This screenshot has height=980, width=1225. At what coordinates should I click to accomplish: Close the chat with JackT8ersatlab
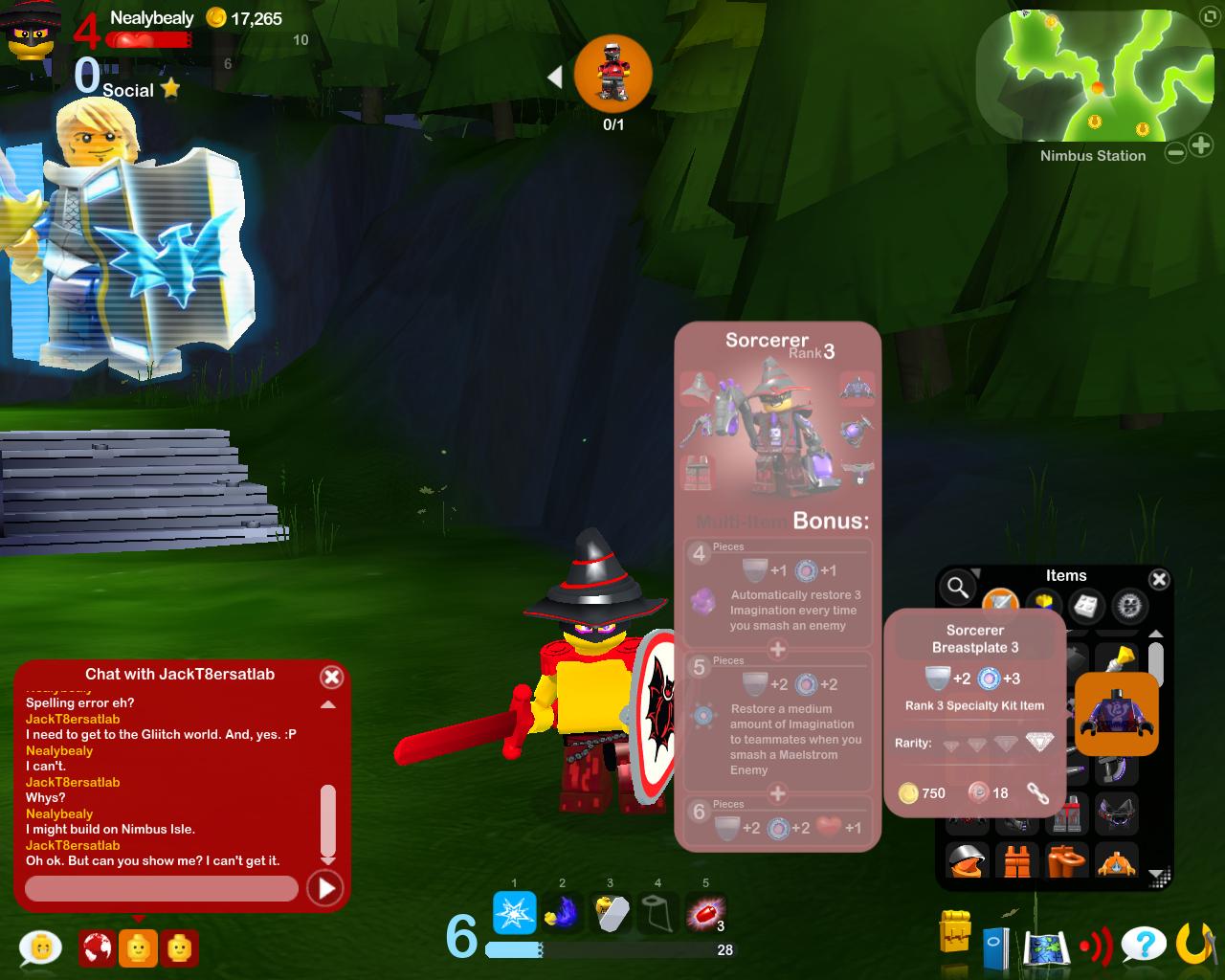click(331, 678)
